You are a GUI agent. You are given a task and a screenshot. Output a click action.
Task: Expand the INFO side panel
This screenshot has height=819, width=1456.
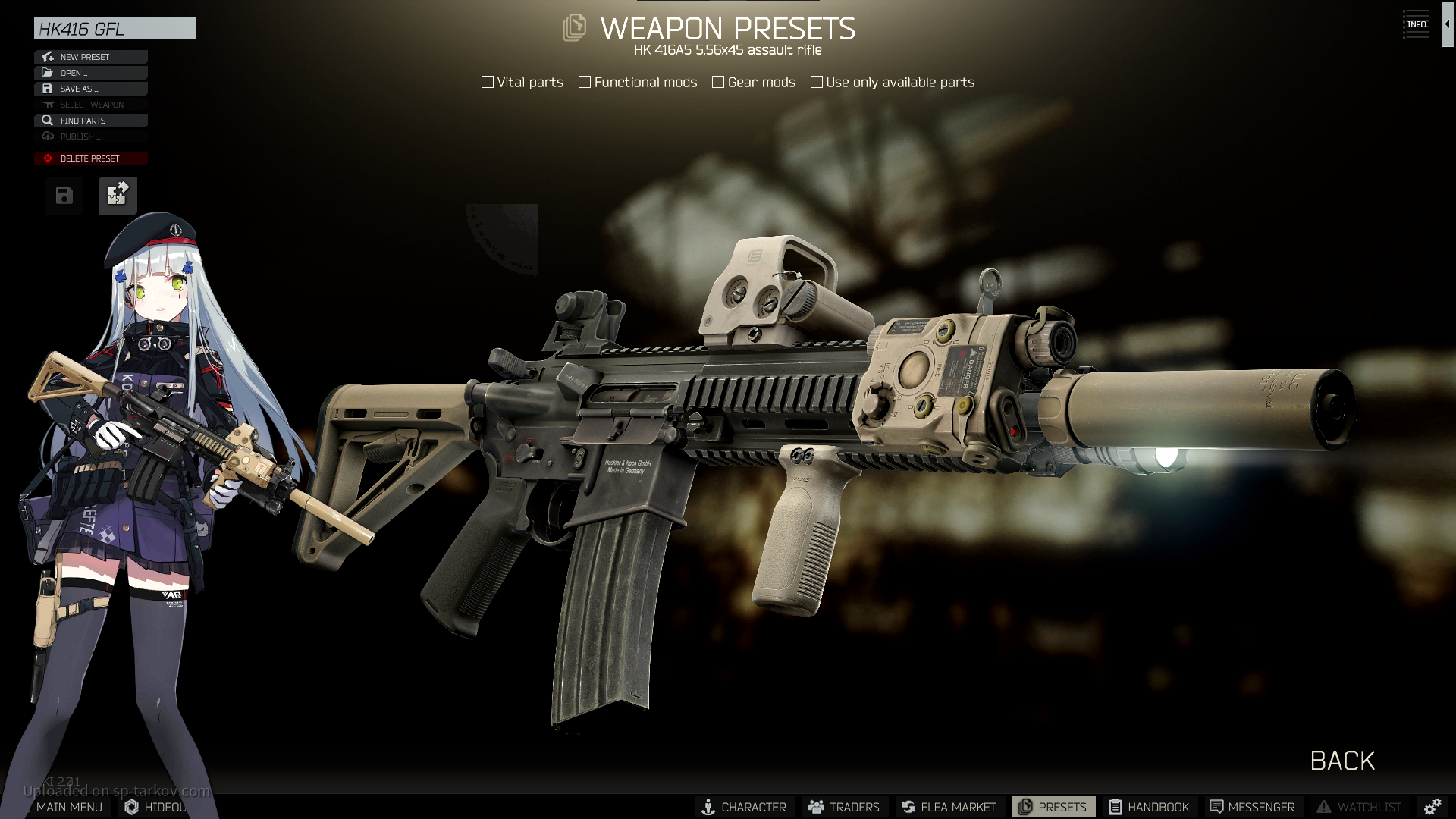click(x=1417, y=24)
